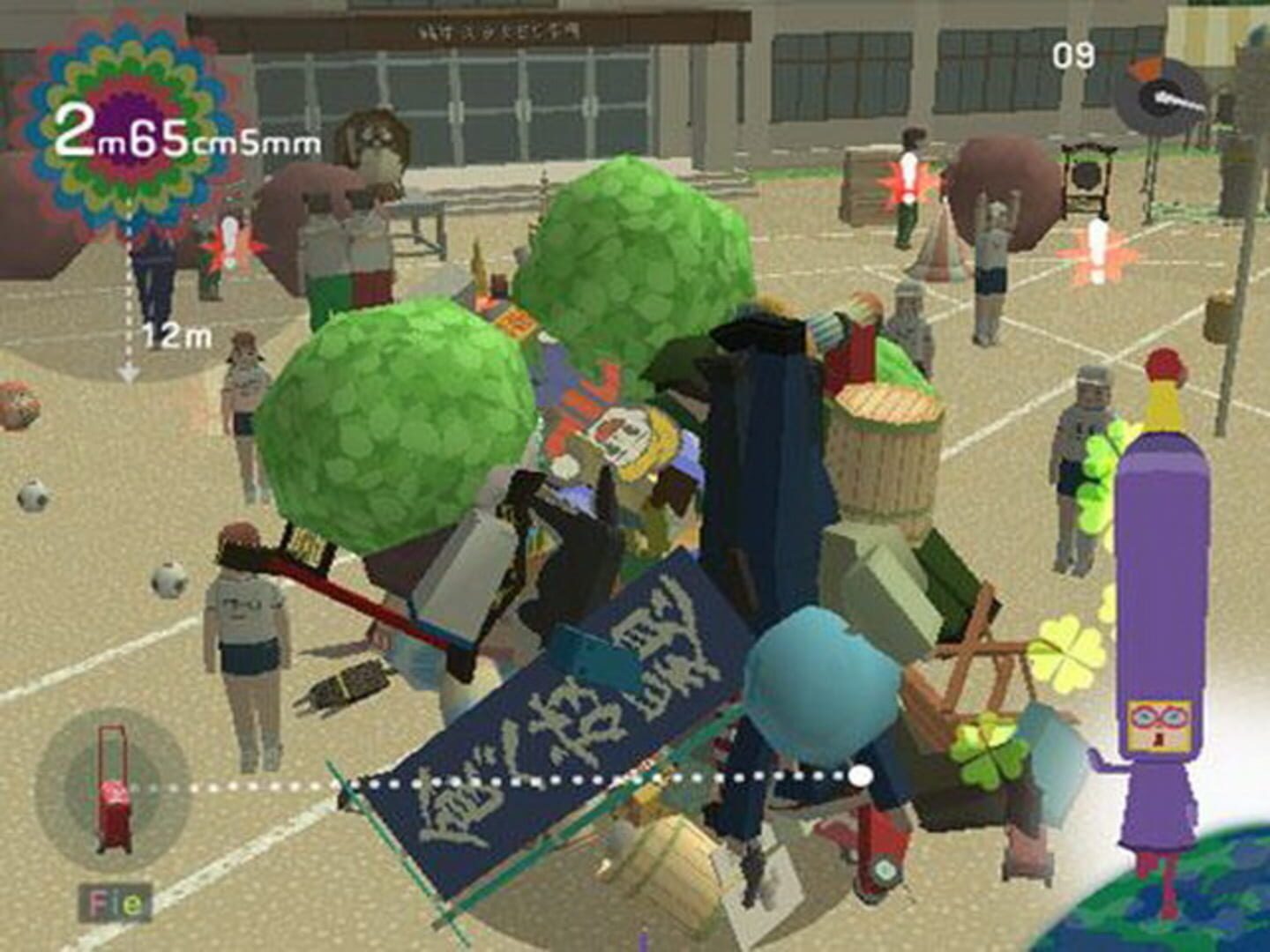The image size is (1270, 952).
Task: Select the yellow four-leaf clover near the Prince
Action: (x=1070, y=657)
